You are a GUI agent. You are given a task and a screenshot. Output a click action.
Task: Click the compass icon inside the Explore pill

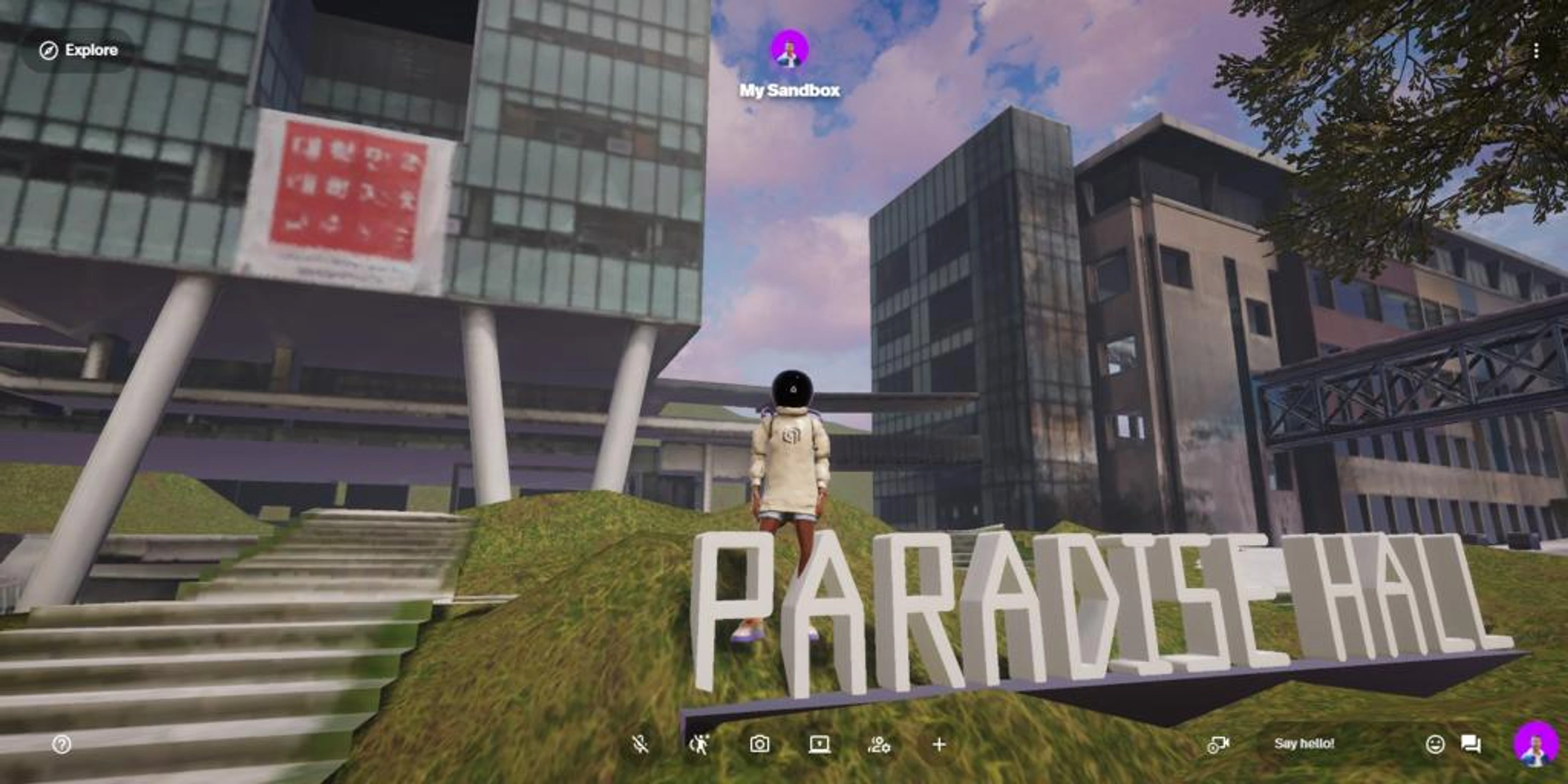48,51
